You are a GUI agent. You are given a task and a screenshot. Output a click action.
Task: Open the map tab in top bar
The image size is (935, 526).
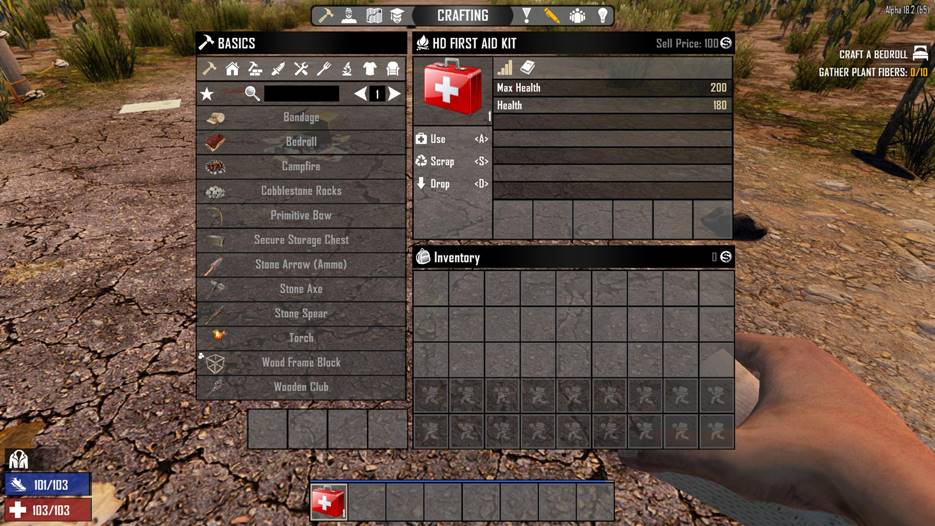[374, 16]
